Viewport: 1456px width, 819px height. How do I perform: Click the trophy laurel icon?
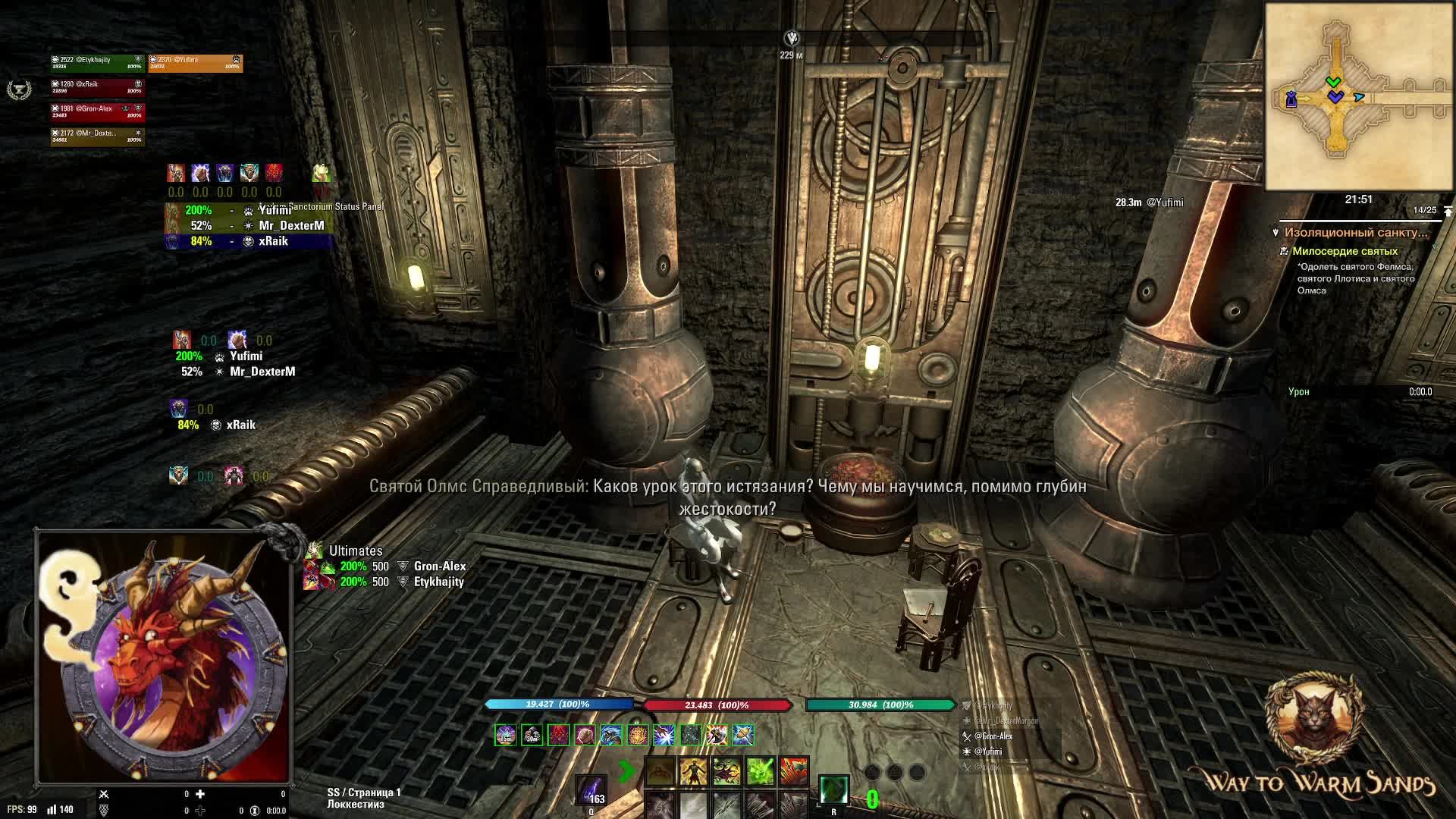click(x=17, y=90)
